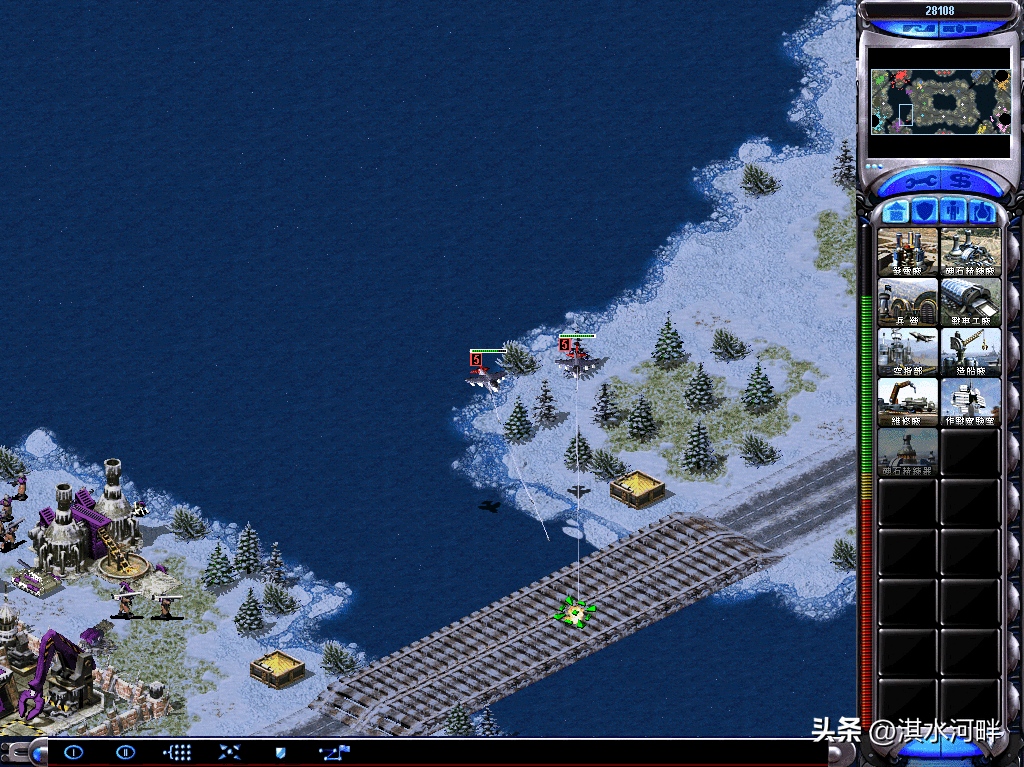Viewport: 1024px width, 767px height.
Task: Build a Power Plant (發電廠)
Action: pos(908,251)
